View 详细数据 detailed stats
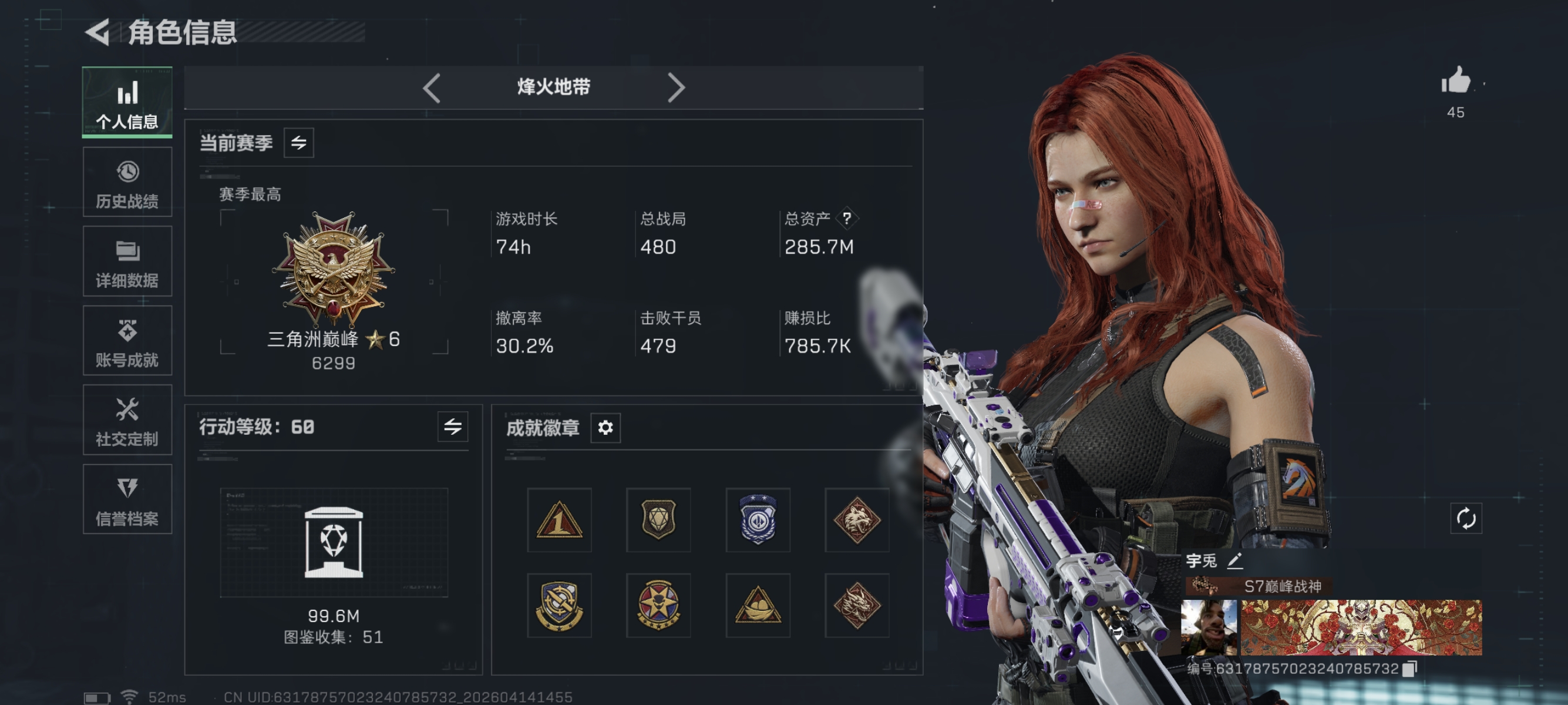The height and width of the screenshot is (705, 1568). 127,262
